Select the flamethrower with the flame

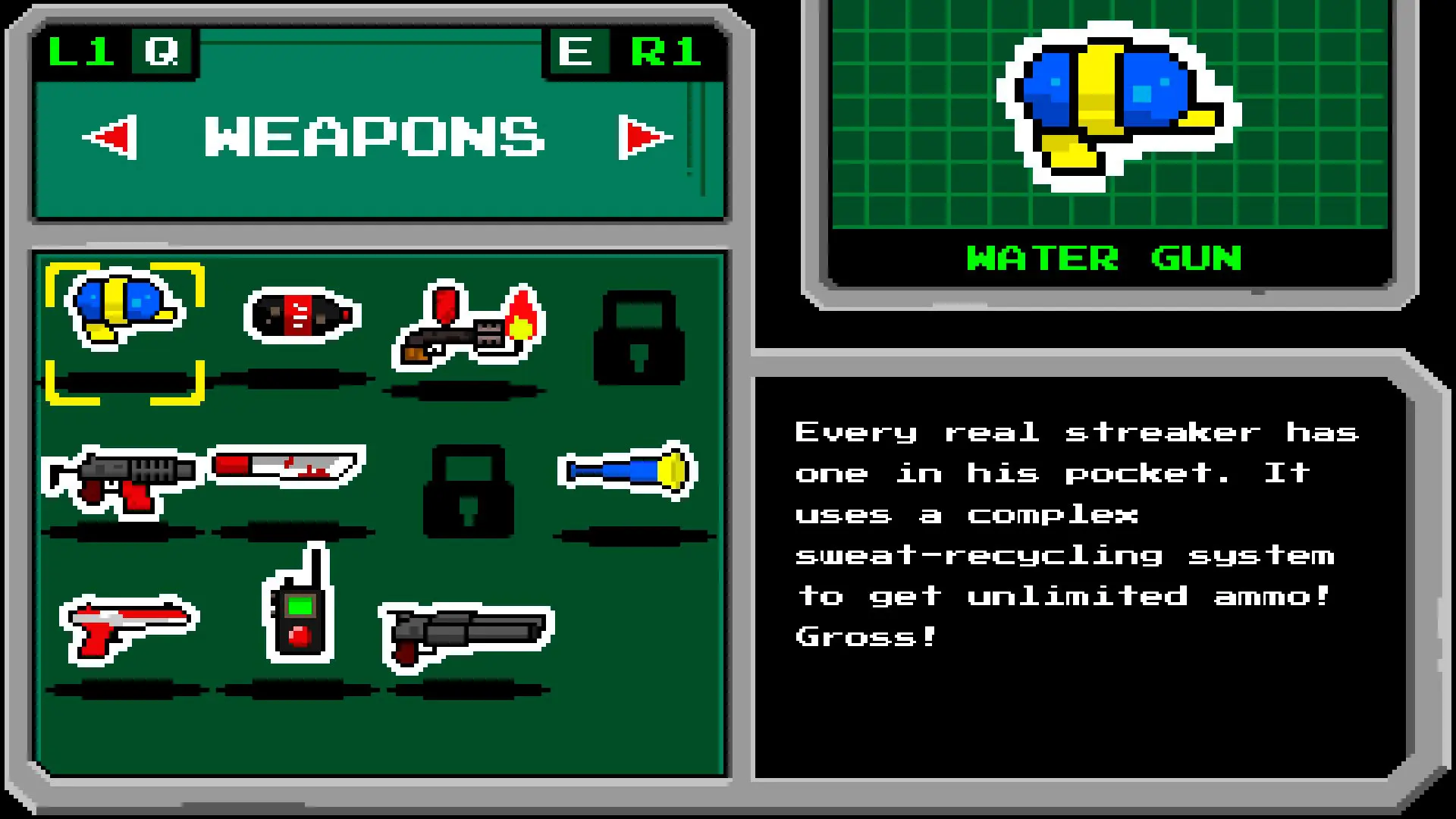pyautogui.click(x=469, y=326)
